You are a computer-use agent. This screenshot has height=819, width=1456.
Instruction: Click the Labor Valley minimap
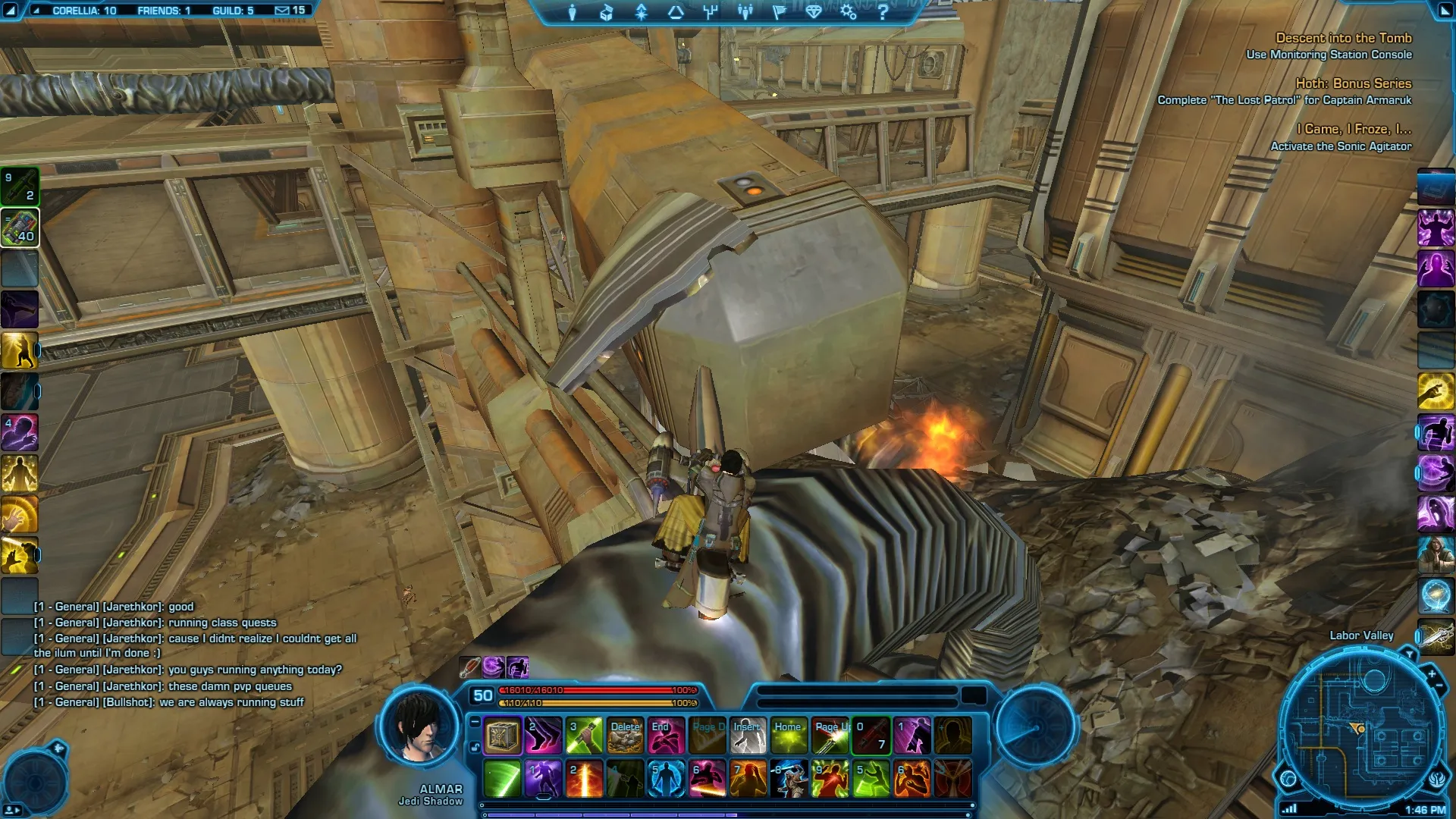pos(1362,728)
